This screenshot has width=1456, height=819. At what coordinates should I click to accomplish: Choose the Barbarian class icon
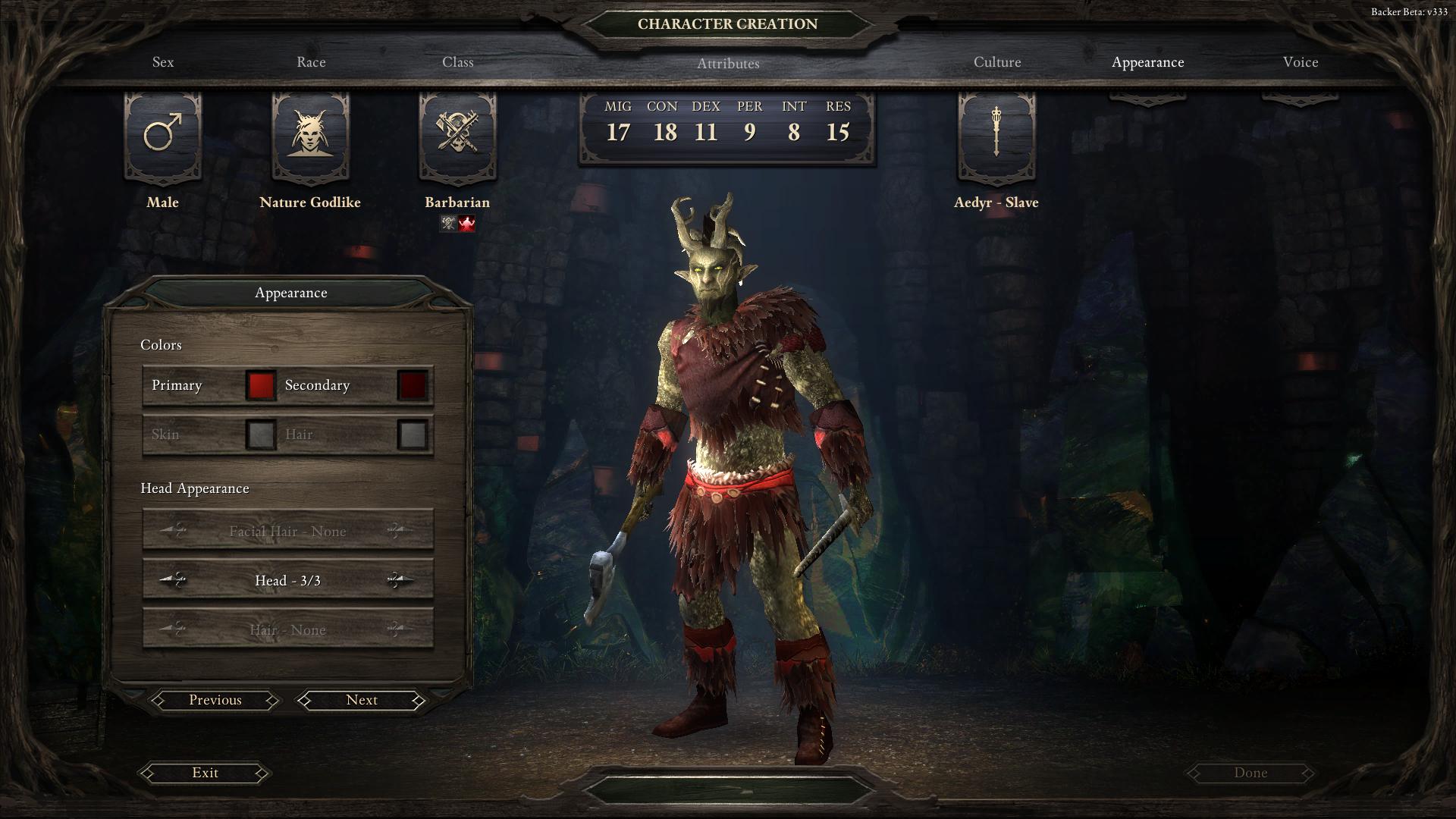pos(457,134)
